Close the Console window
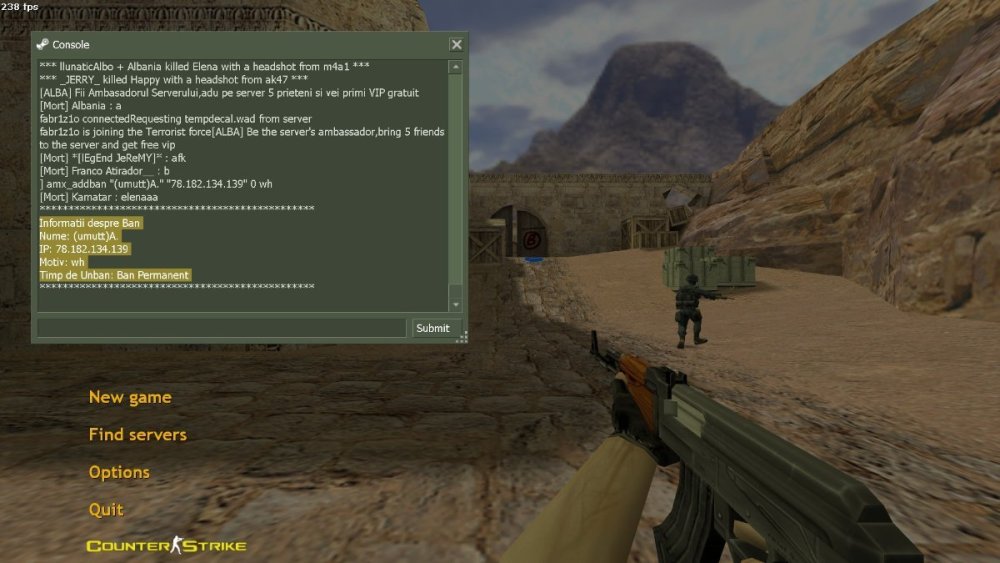 [456, 44]
